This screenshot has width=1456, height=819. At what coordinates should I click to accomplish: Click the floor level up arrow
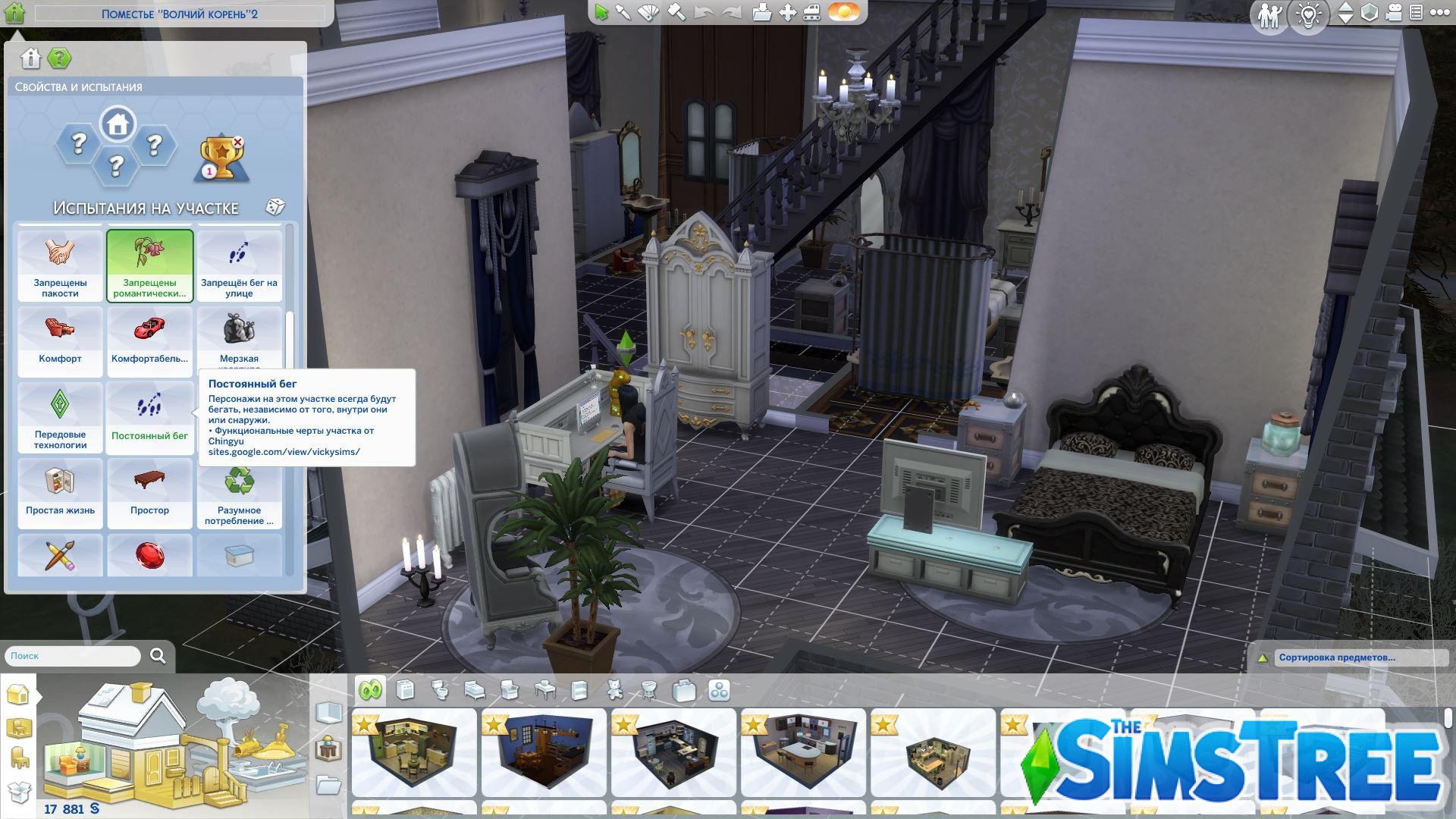(1345, 8)
